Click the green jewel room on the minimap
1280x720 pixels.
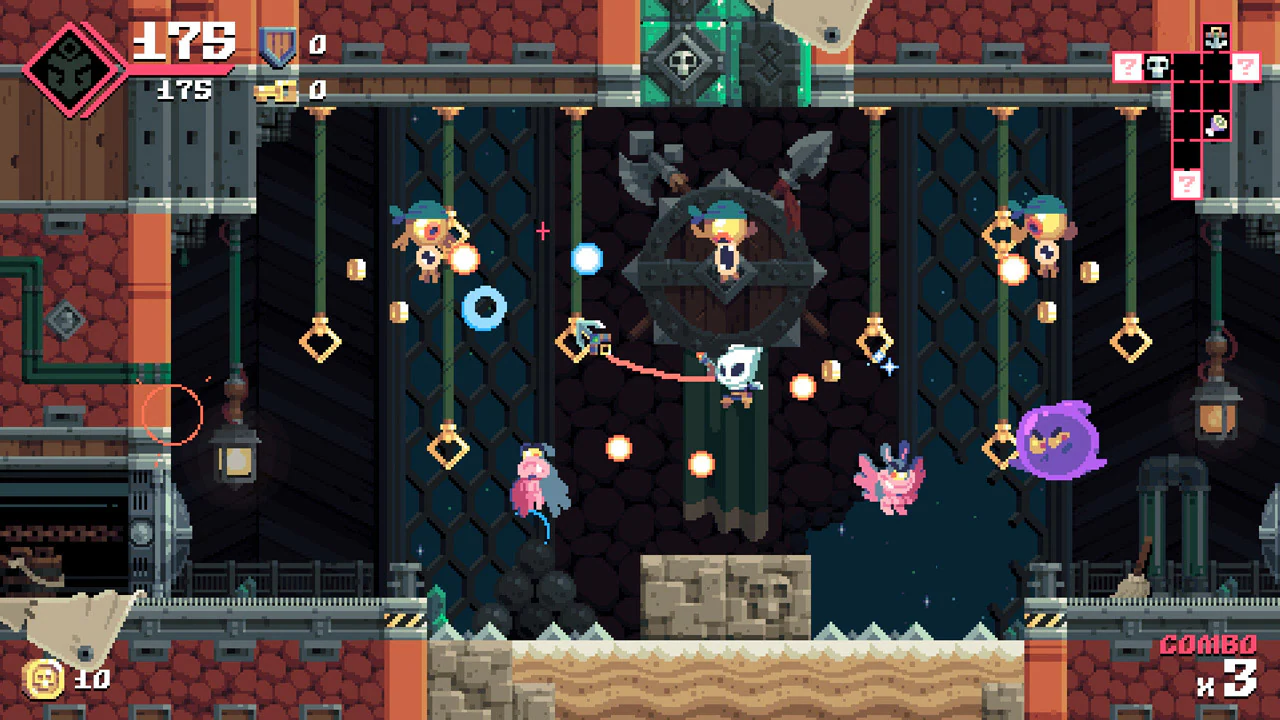[x=1218, y=124]
